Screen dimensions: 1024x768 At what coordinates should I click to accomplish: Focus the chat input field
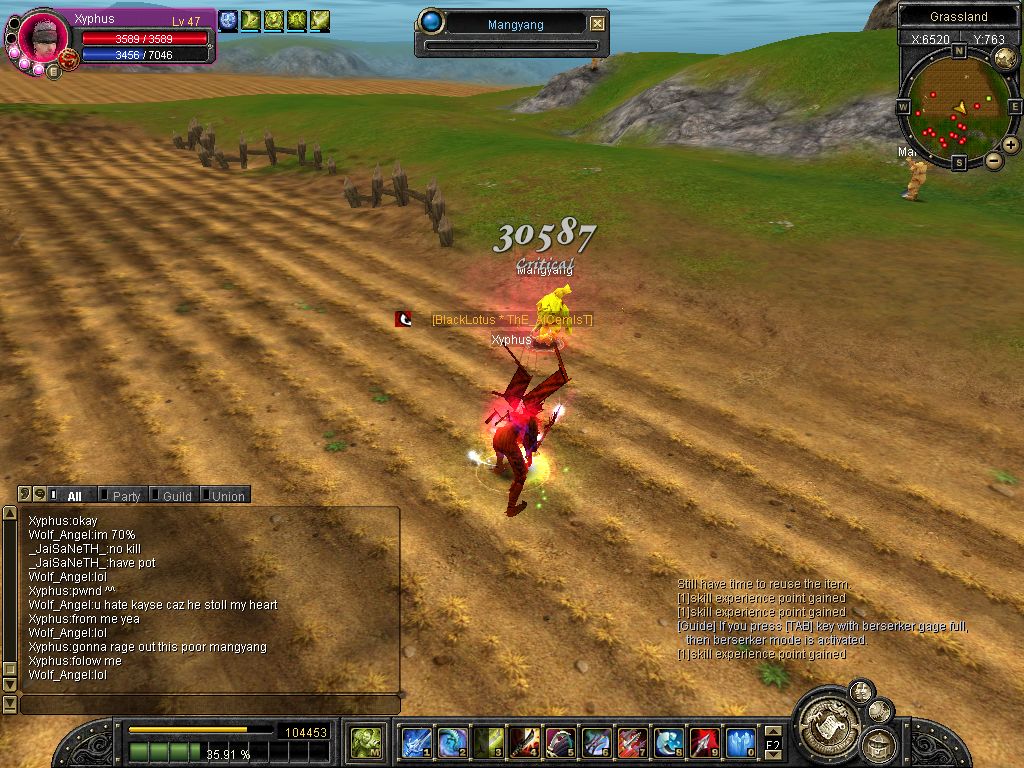point(208,705)
